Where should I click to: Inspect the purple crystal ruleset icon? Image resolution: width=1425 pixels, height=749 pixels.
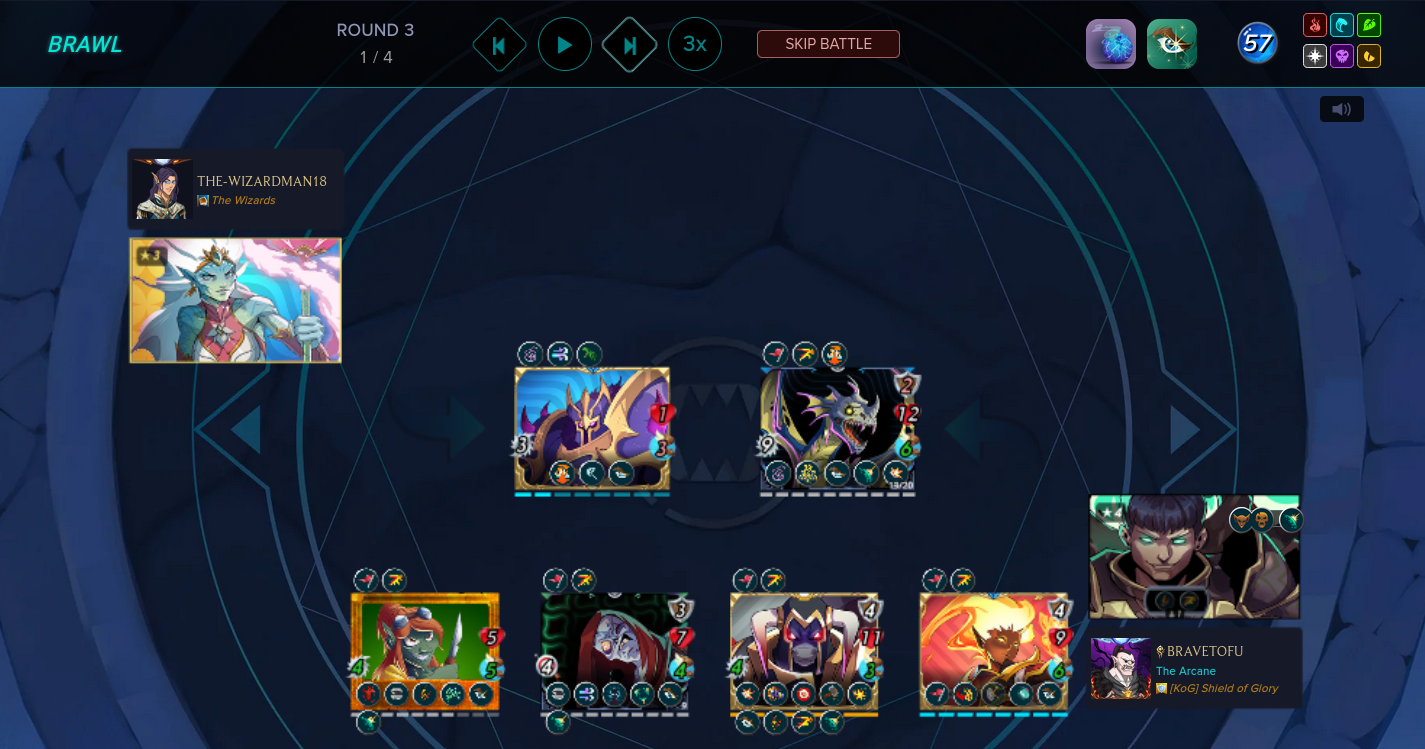(x=1111, y=44)
